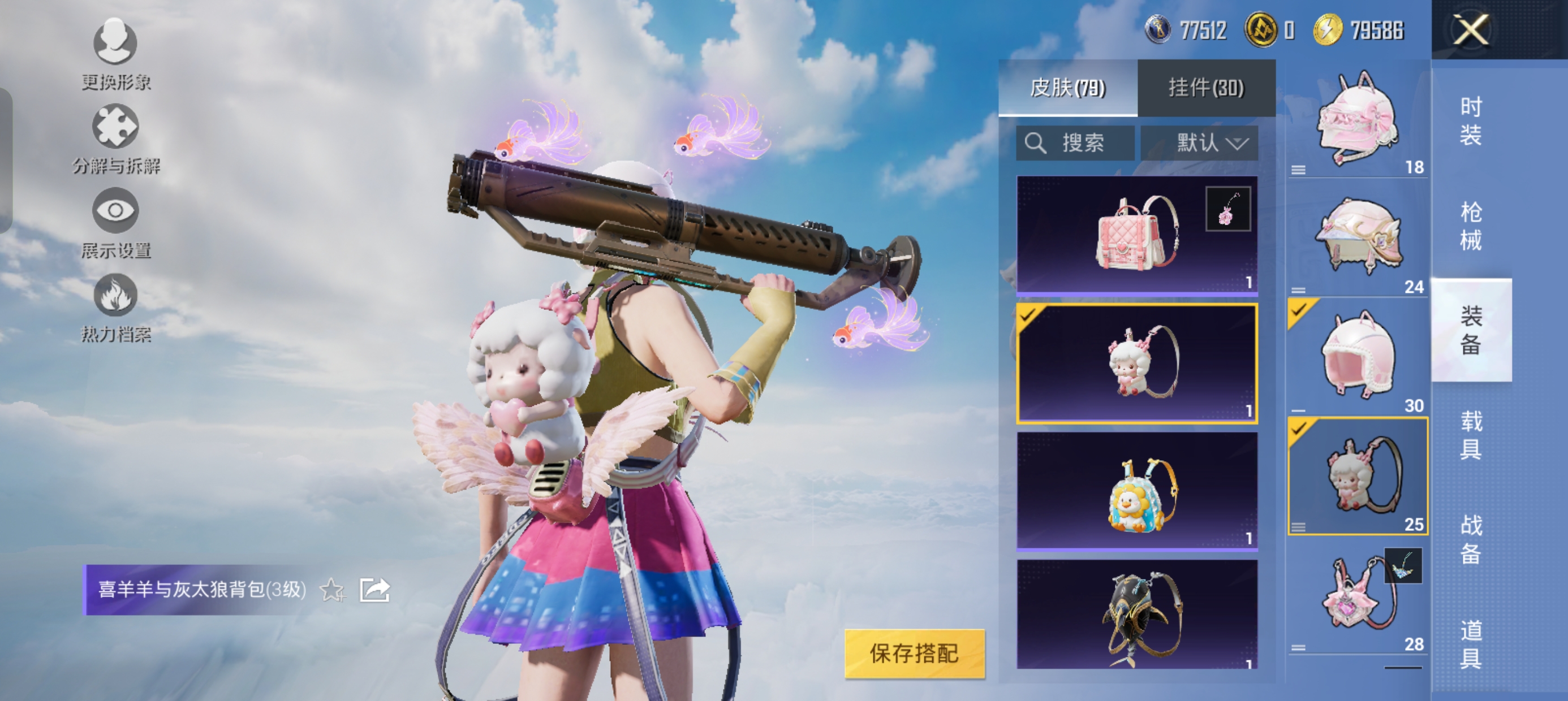Viewport: 1568px width, 701px height.
Task: Switch to the 皮肤(79) skins tab
Action: 1067,88
